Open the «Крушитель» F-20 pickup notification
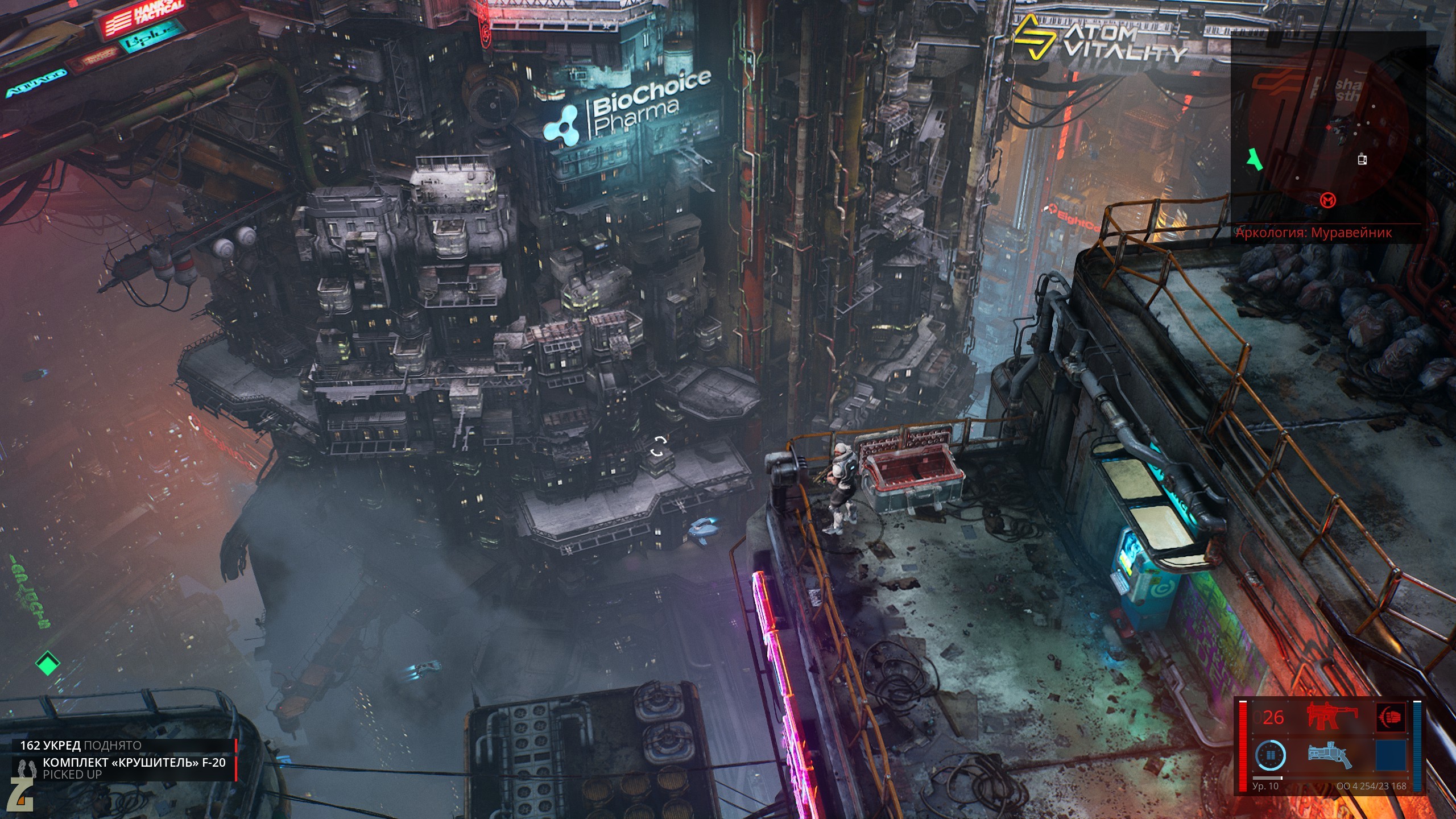The height and width of the screenshot is (819, 1456). tap(125, 768)
